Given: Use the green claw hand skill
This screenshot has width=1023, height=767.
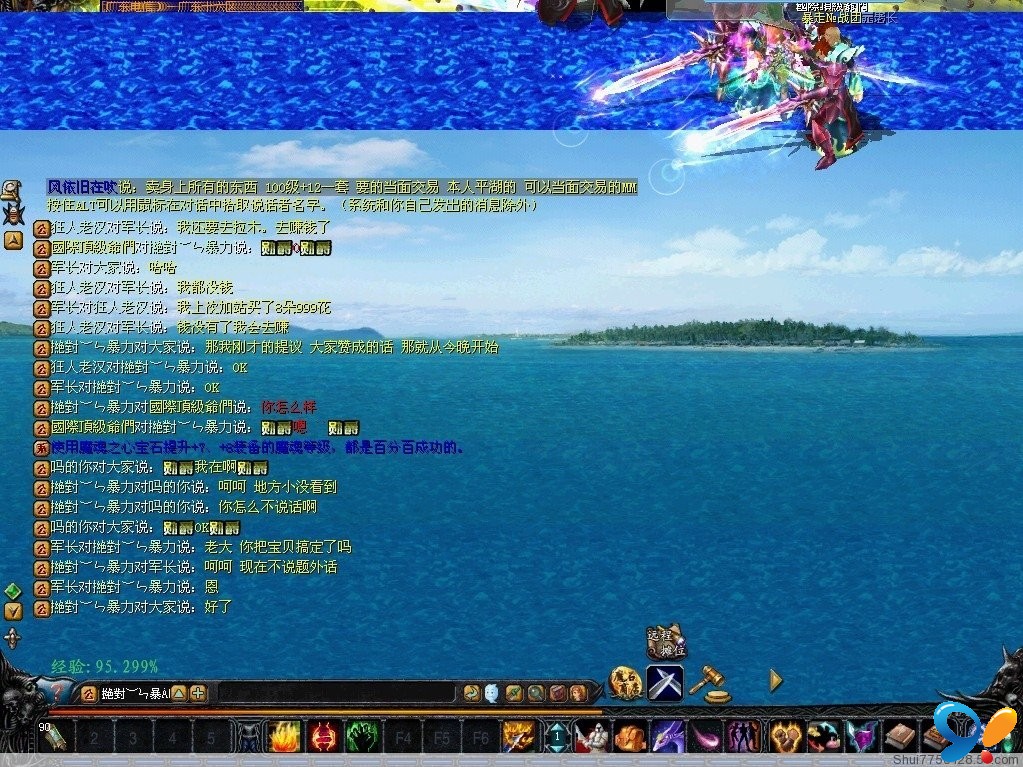Looking at the screenshot, I should tap(361, 738).
